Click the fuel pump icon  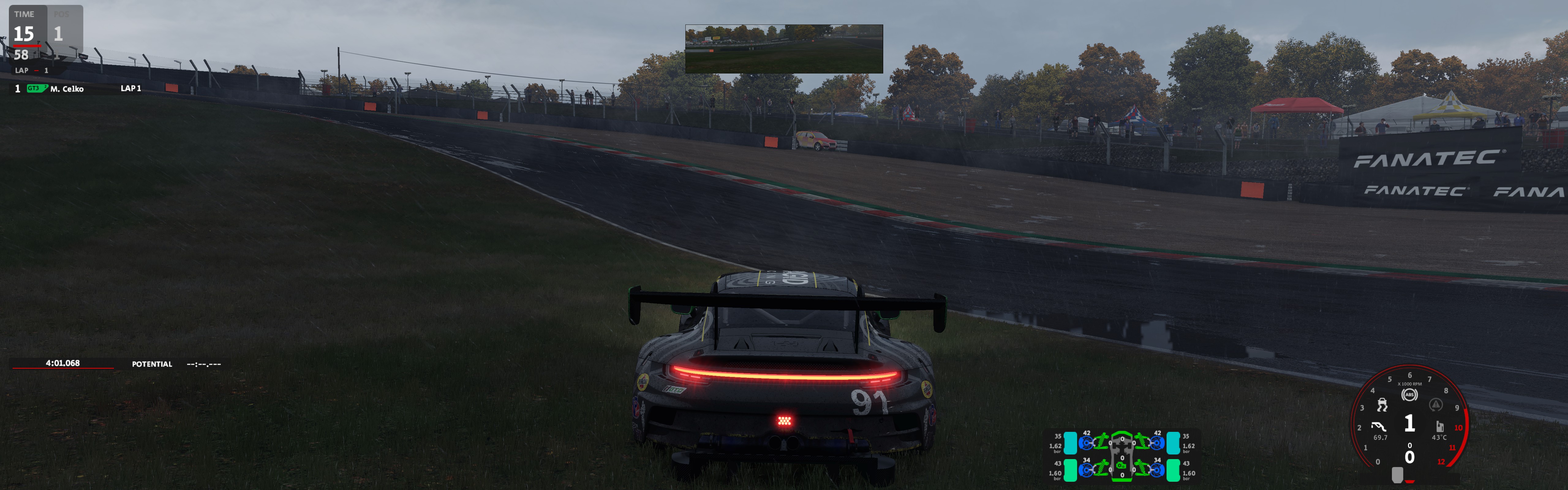1439,426
